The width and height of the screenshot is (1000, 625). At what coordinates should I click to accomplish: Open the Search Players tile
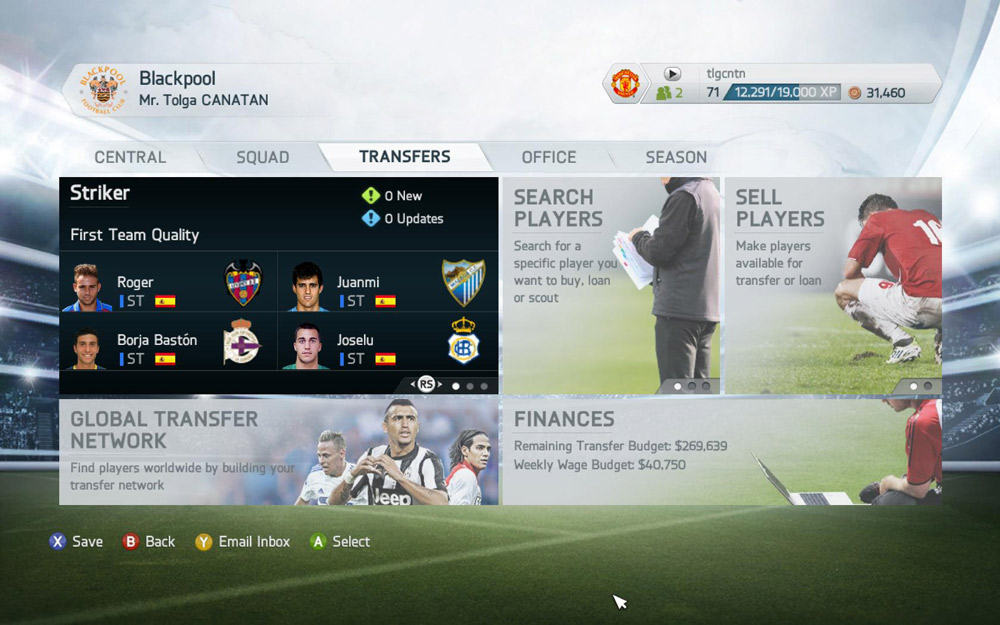click(x=610, y=285)
